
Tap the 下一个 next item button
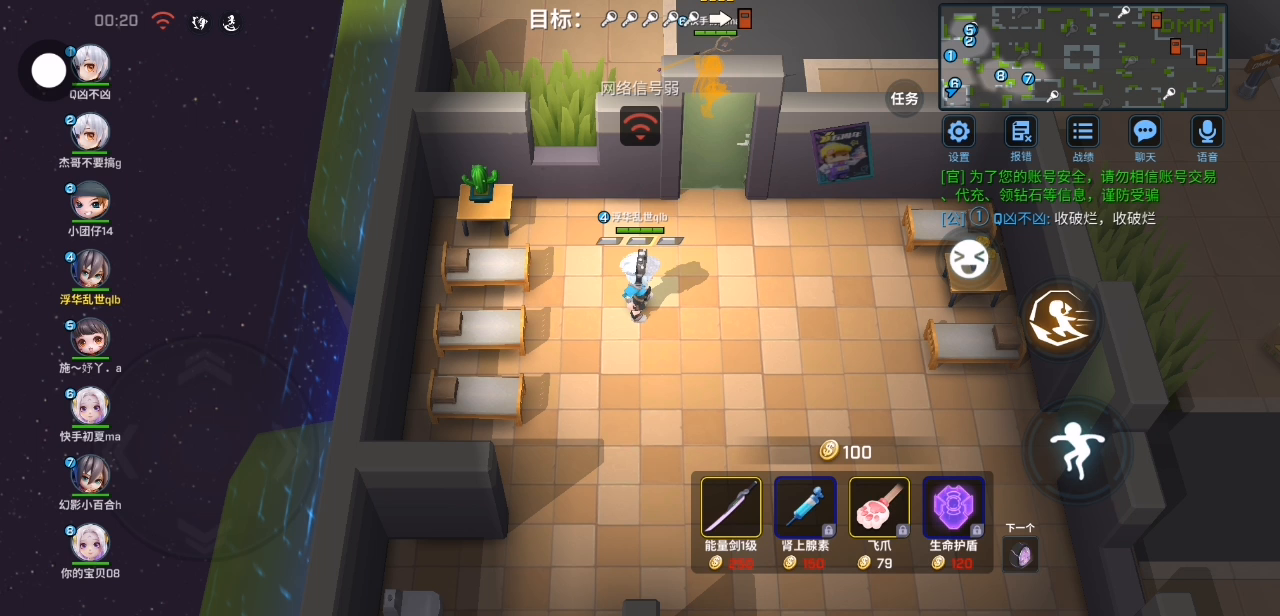coord(1020,554)
